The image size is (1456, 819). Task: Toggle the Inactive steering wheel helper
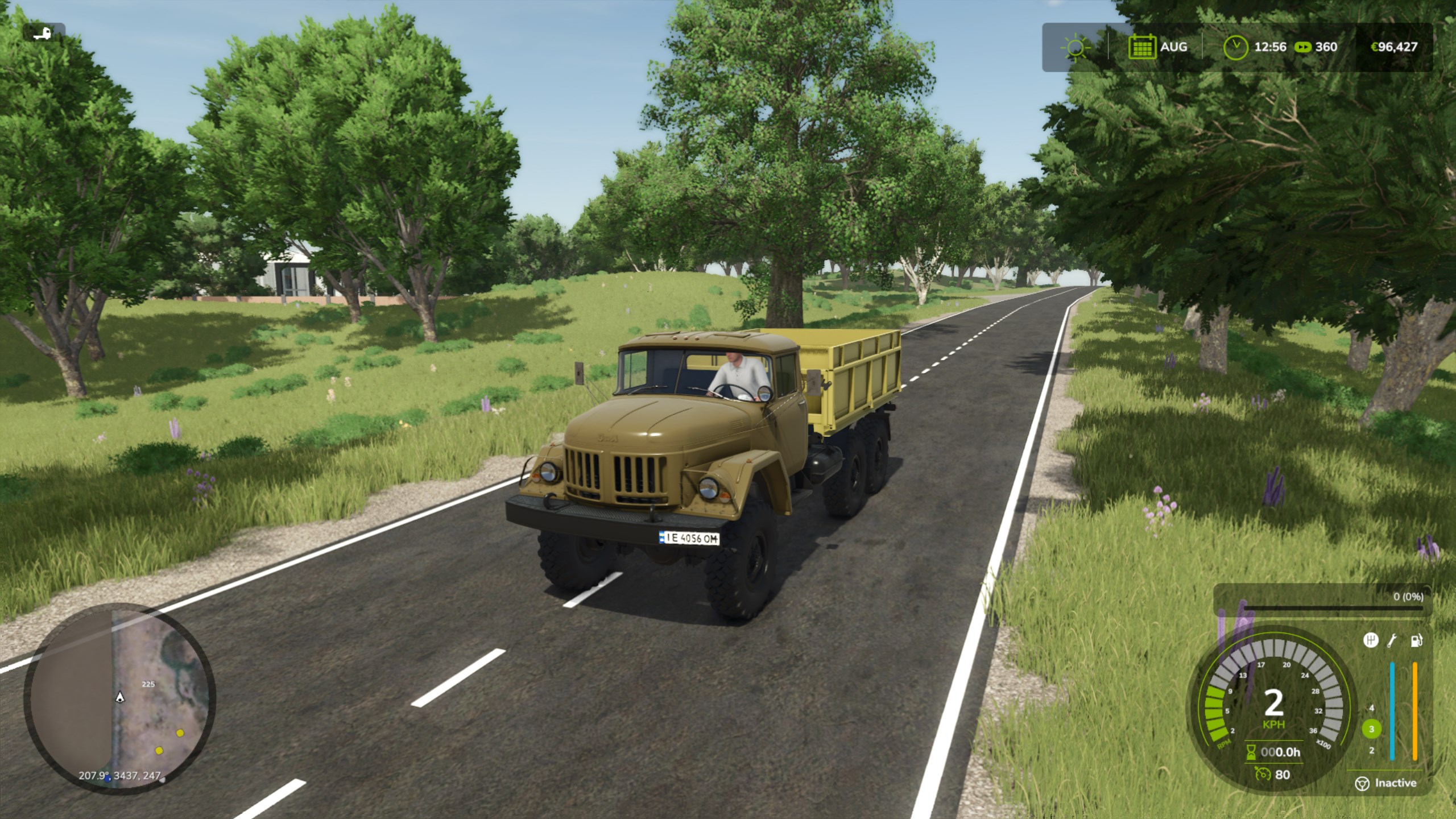pos(1362,783)
